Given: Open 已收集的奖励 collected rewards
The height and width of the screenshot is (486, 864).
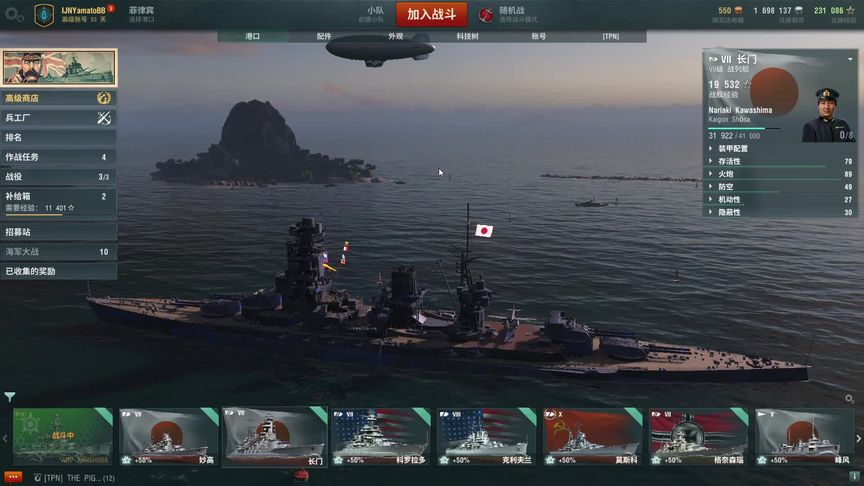Looking at the screenshot, I should (x=58, y=271).
